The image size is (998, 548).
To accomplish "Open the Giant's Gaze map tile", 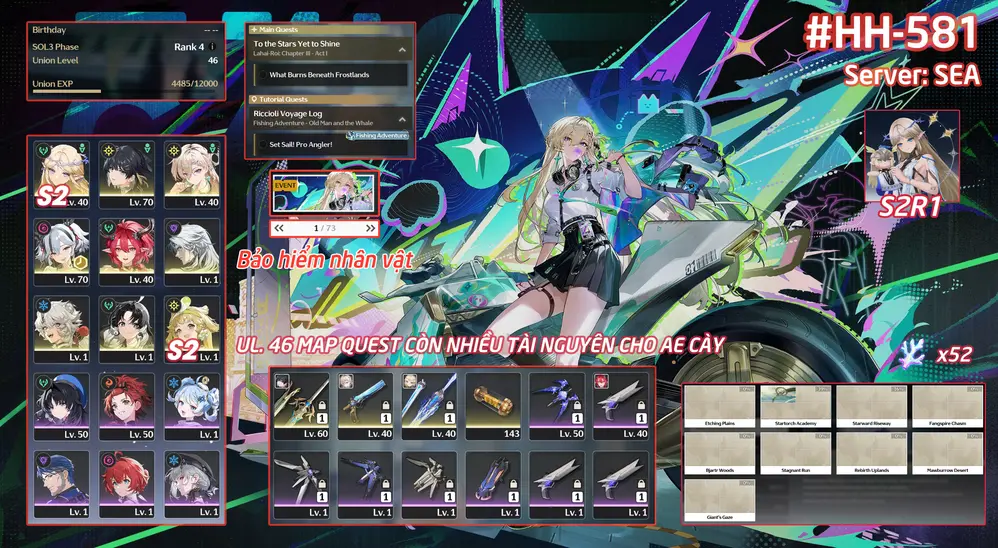I will pyautogui.click(x=721, y=501).
